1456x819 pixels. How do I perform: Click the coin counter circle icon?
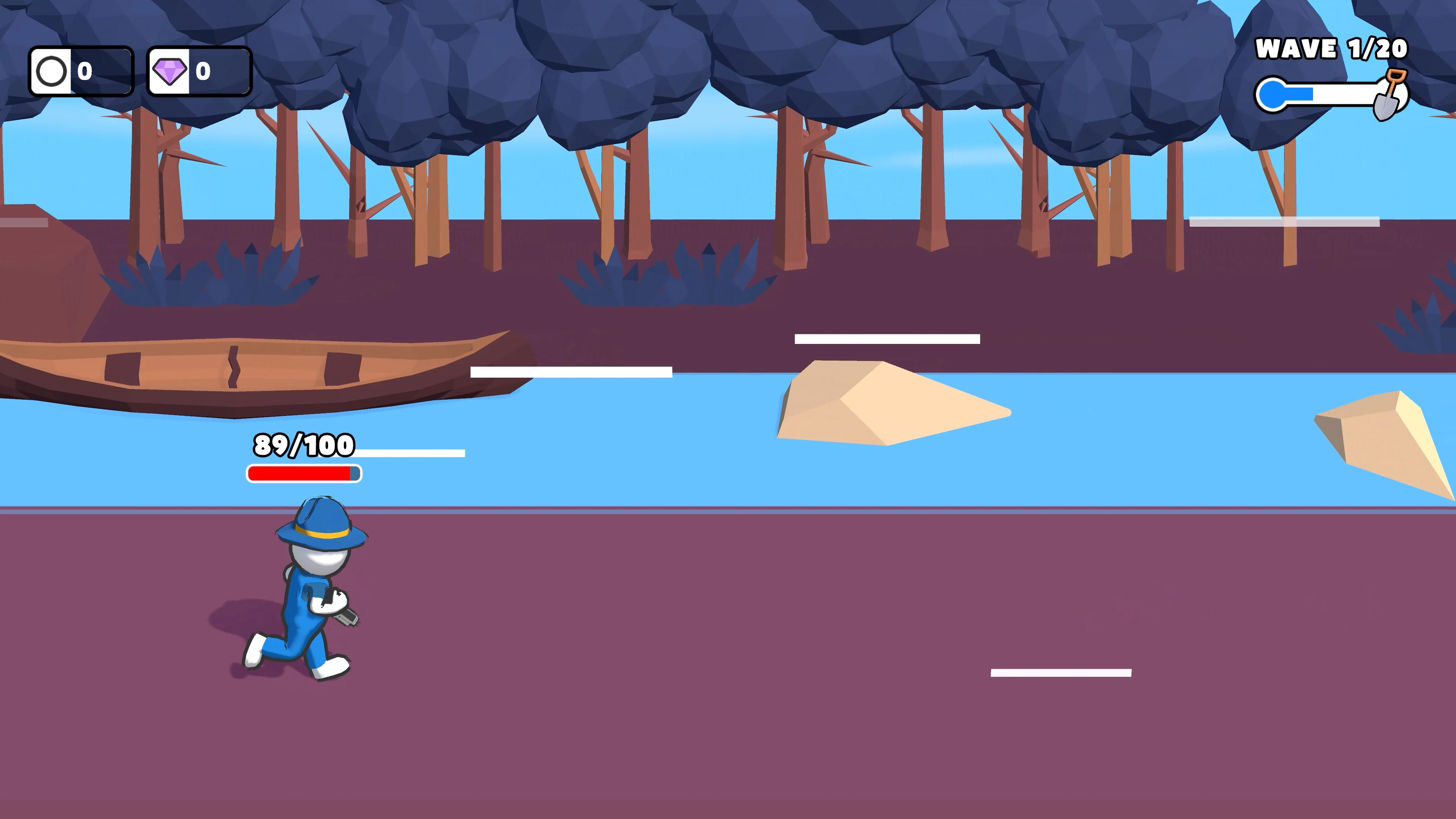click(x=52, y=71)
